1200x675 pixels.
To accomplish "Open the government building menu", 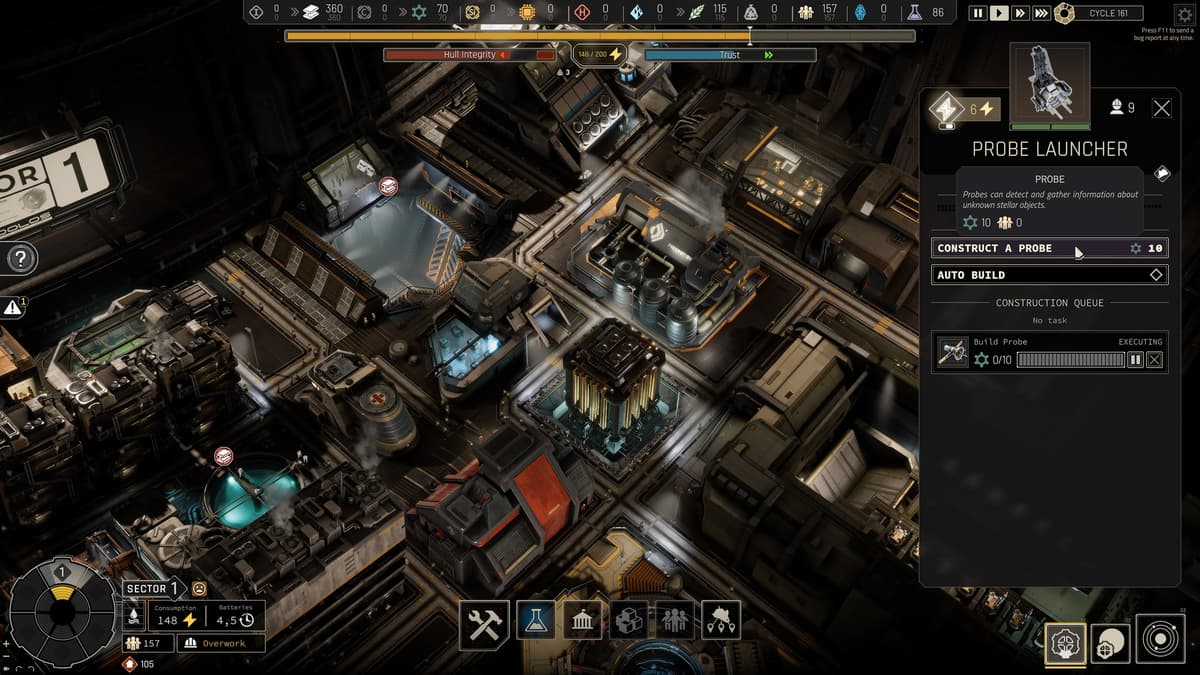I will pyautogui.click(x=582, y=621).
